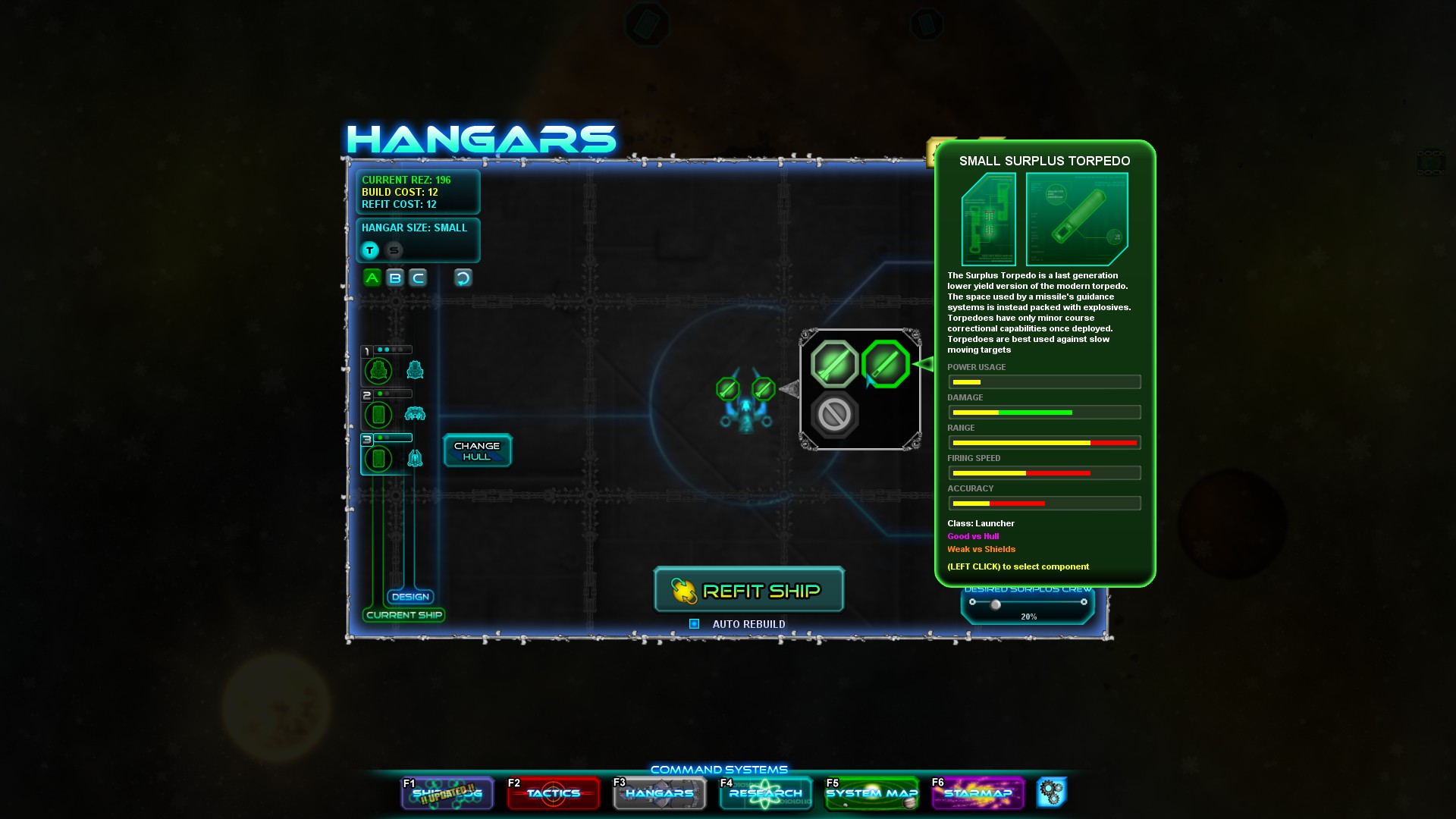Click the Change Hull button
1456x819 pixels.
(477, 450)
